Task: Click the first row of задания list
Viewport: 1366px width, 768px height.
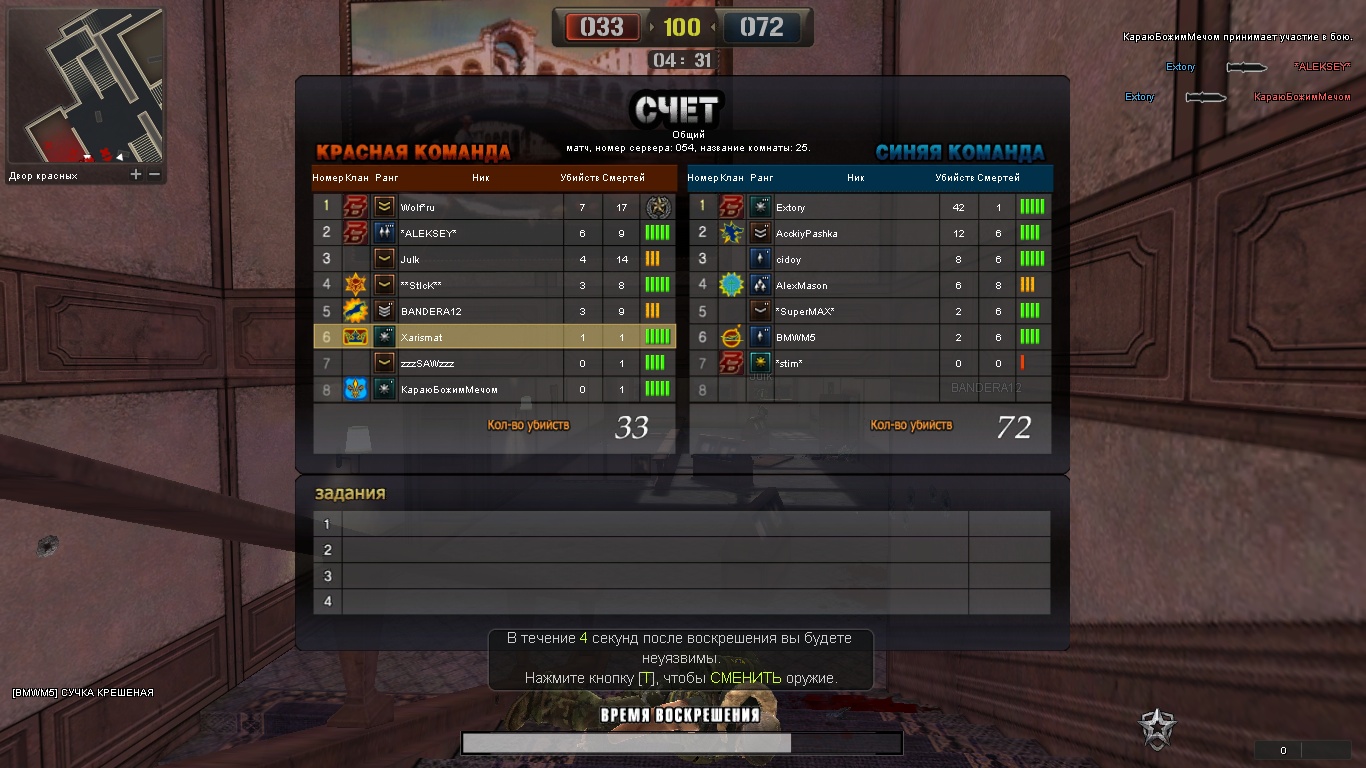Action: point(655,524)
